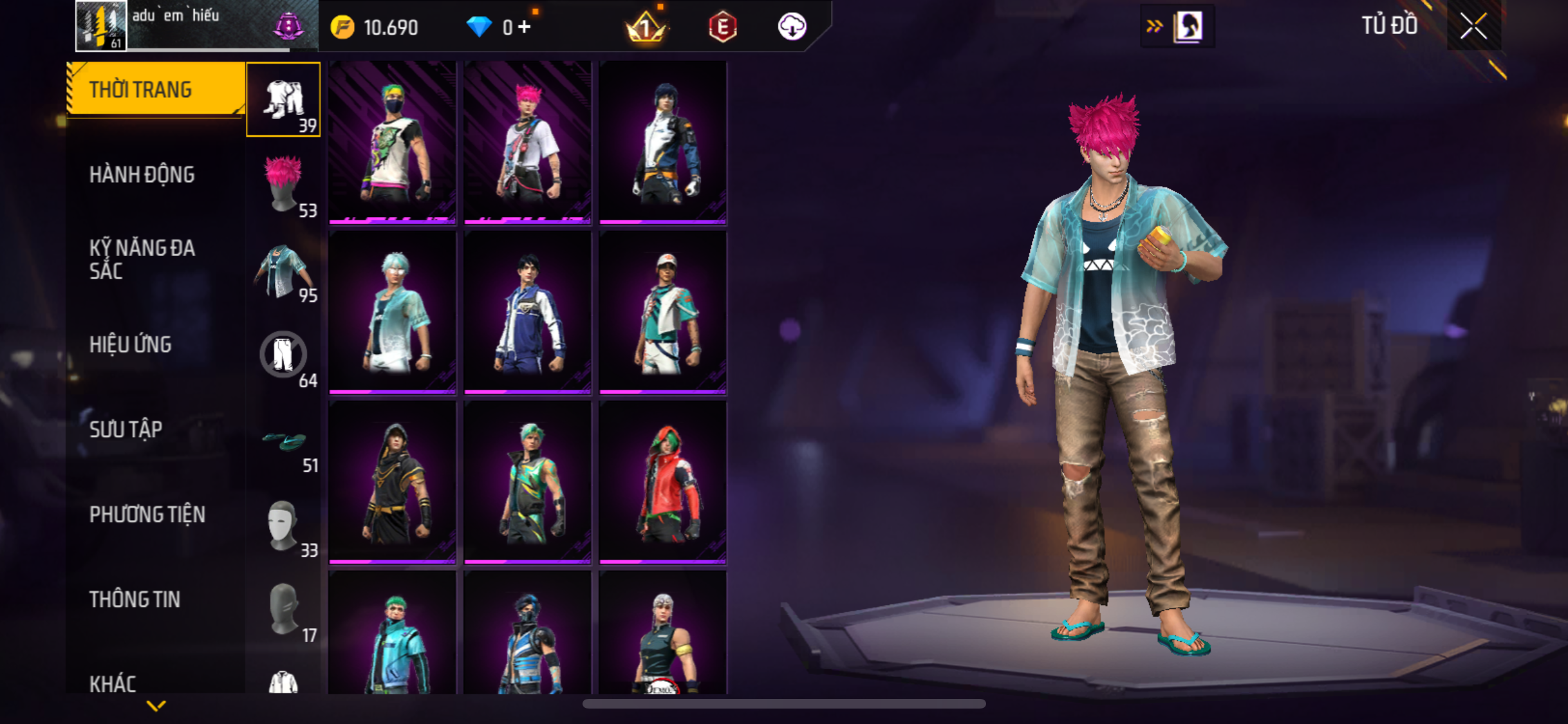Screen dimensions: 1568x724
Task: Open the teal flip-flops shoes subcategory
Action: 285,441
